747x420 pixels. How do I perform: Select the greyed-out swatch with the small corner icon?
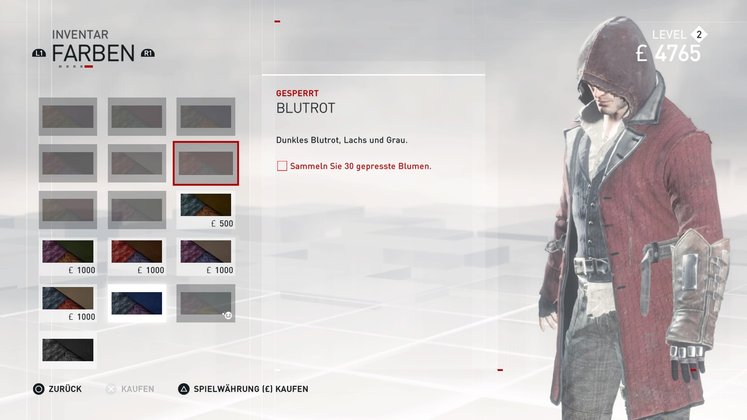click(206, 303)
